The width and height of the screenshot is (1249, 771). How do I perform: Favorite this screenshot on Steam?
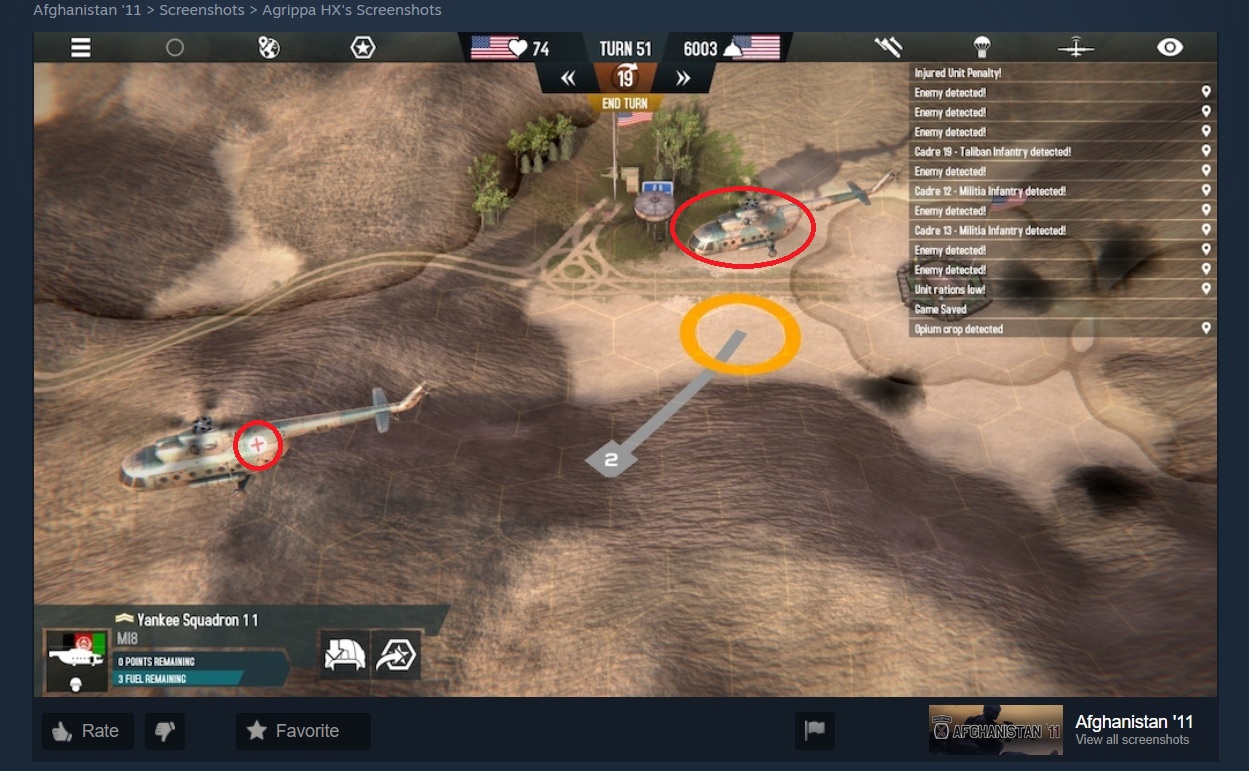303,731
